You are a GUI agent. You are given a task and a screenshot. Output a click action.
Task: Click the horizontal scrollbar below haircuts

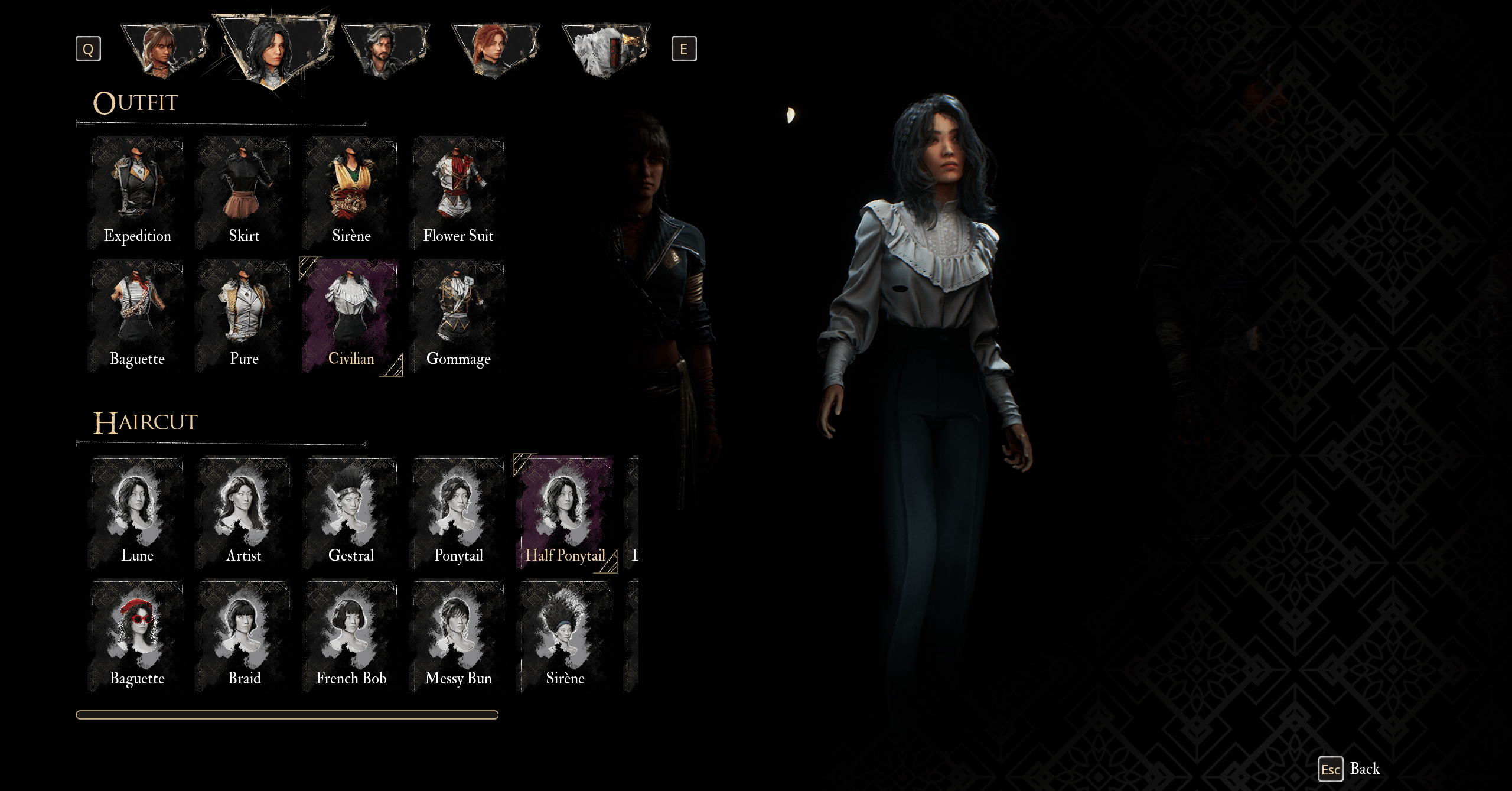click(x=287, y=715)
